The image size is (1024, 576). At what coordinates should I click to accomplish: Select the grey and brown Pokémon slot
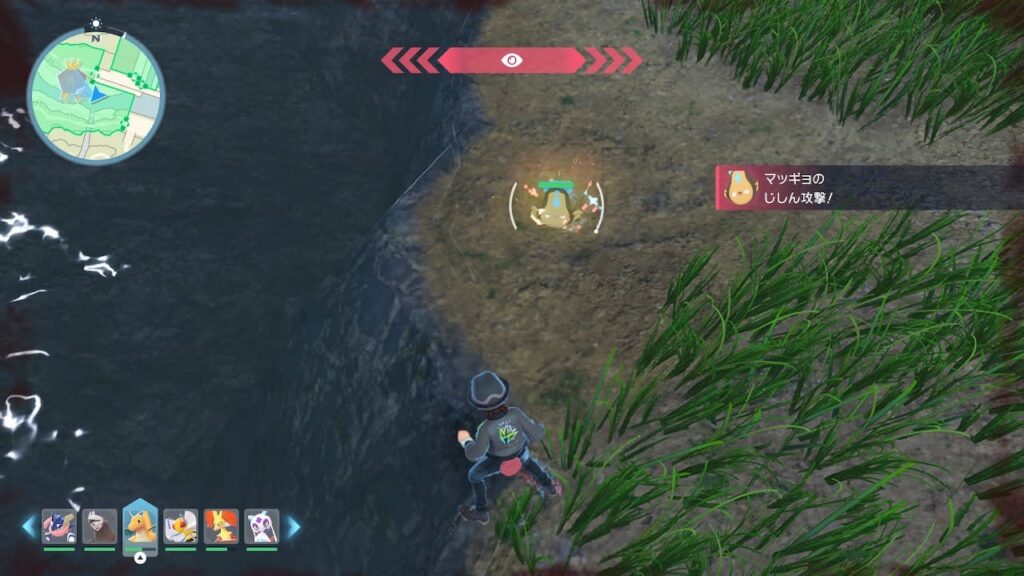[100, 526]
